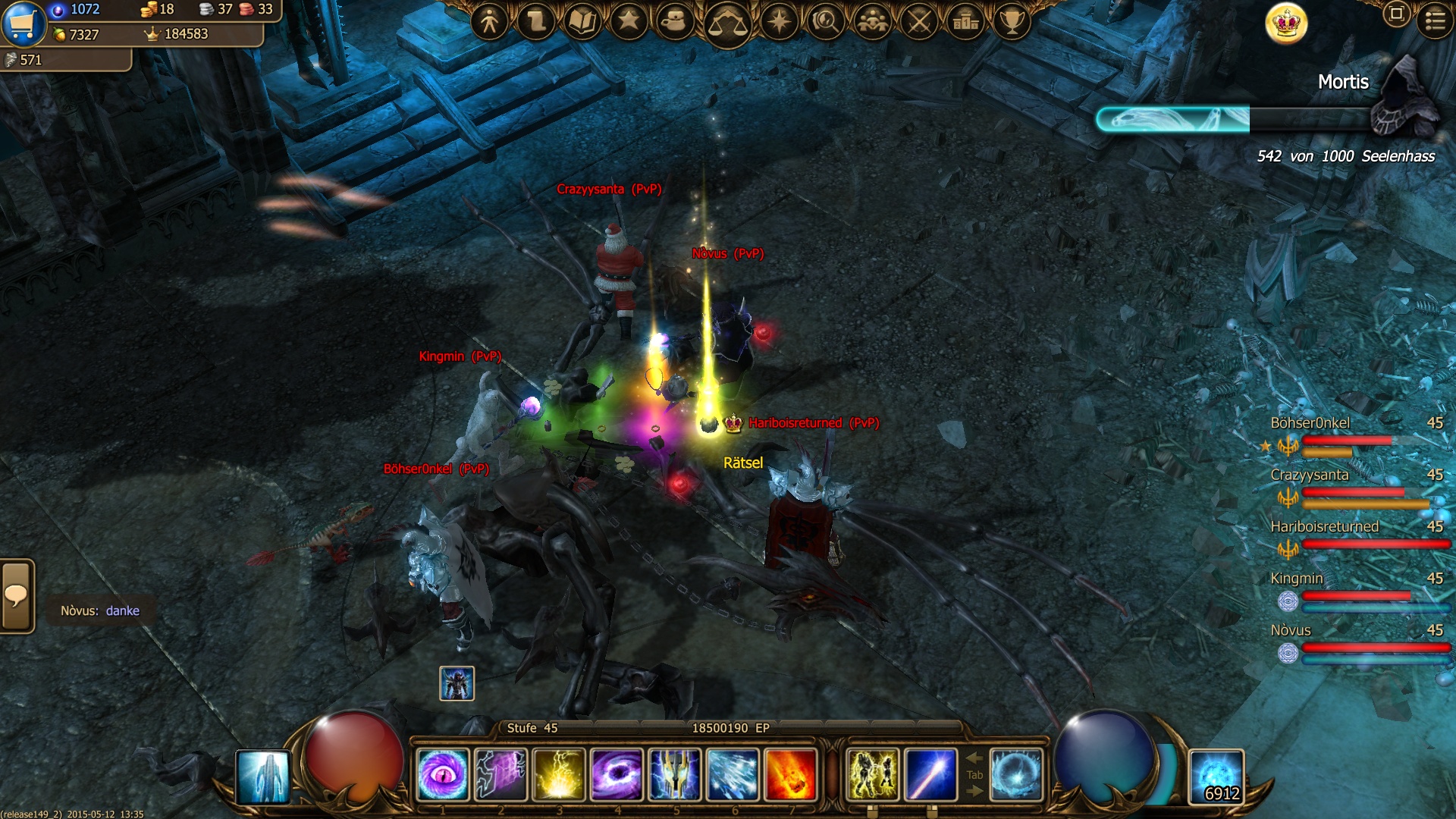Open the chat speech bubble panel
Viewport: 1456px width, 819px height.
point(17,596)
